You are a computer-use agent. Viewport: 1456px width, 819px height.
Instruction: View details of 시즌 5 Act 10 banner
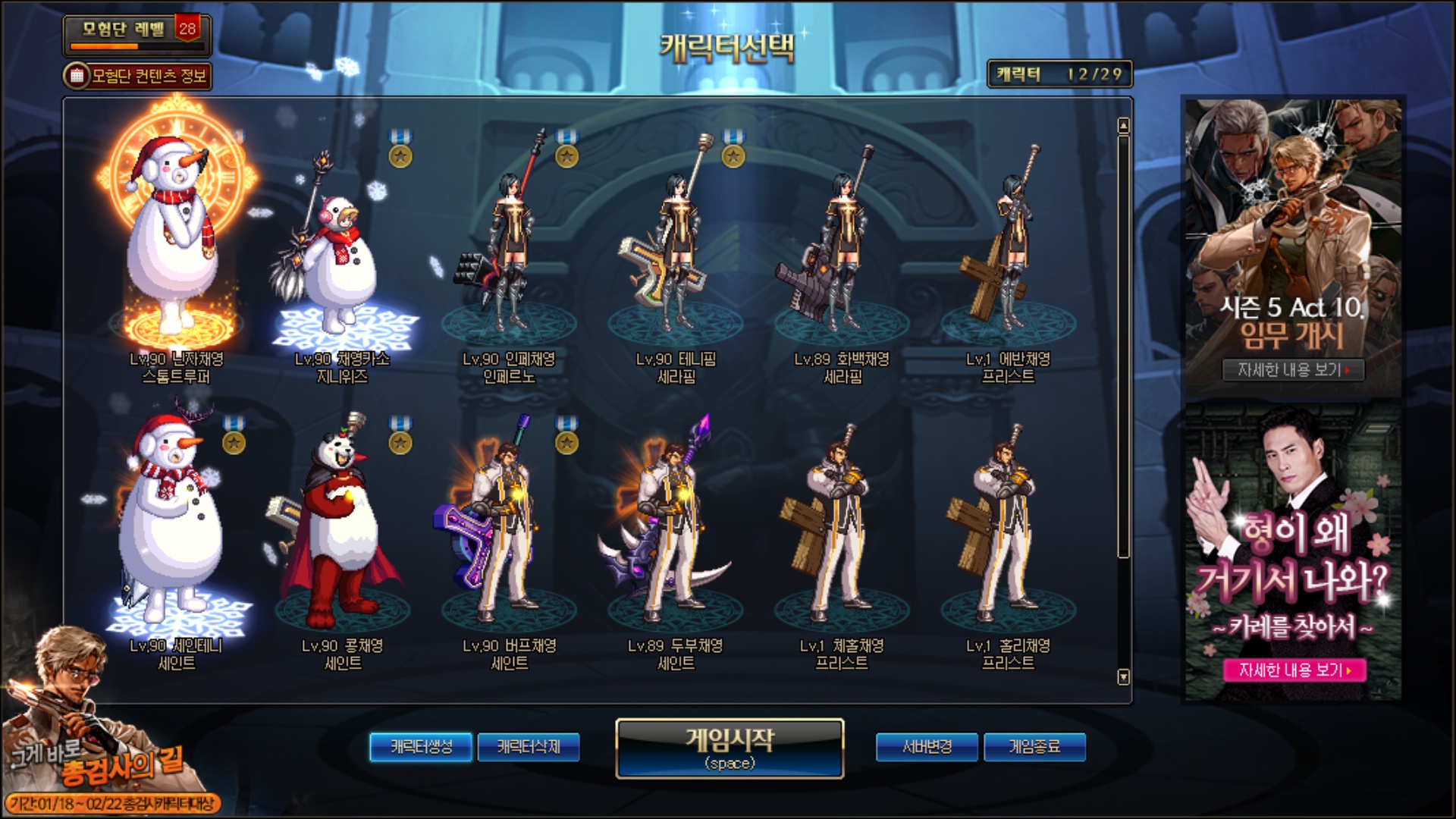tap(1293, 370)
